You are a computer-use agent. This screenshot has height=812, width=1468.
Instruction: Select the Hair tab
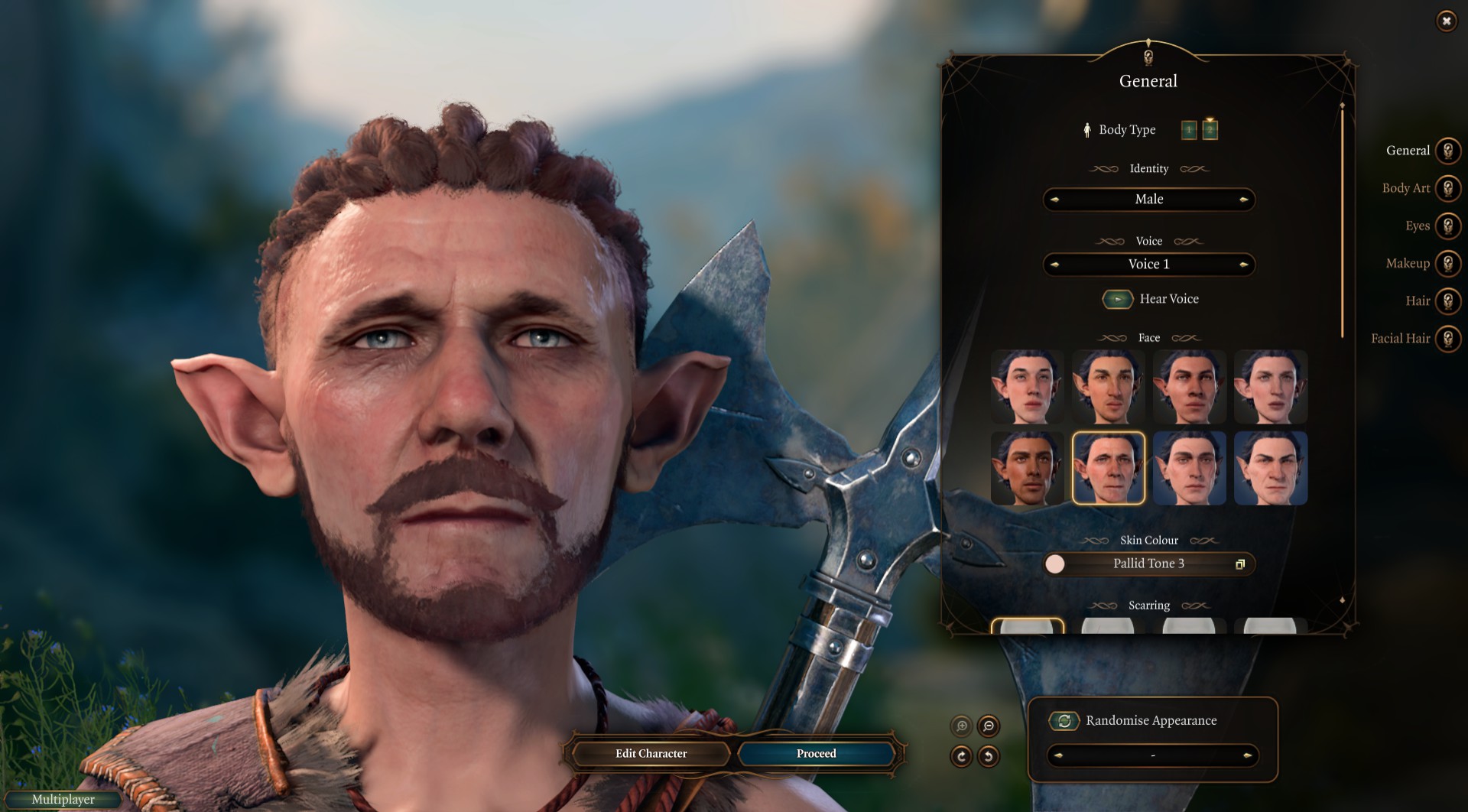pos(1447,300)
